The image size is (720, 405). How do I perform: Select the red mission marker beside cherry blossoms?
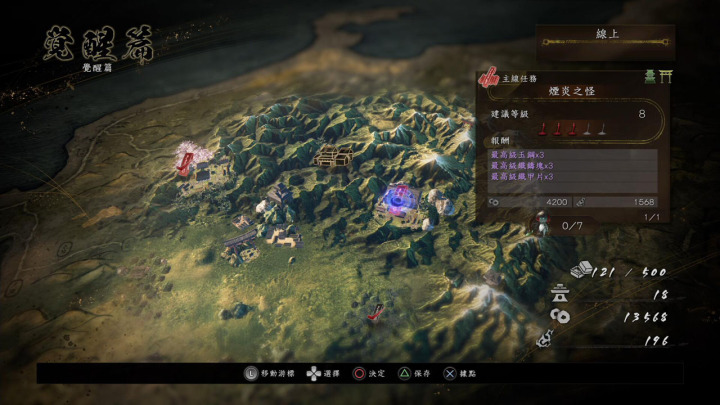(x=186, y=160)
